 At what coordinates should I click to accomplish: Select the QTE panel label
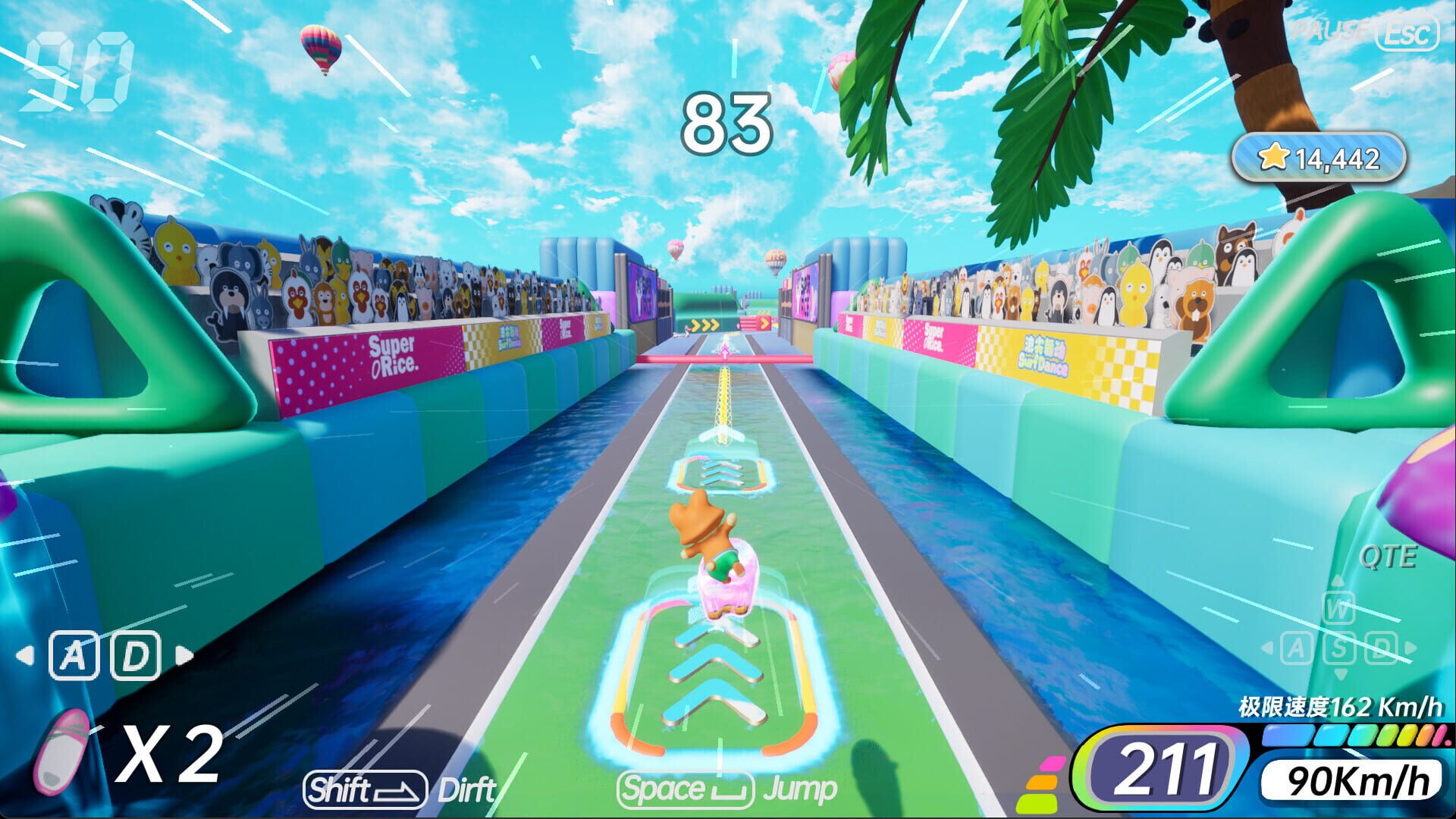click(x=1388, y=557)
